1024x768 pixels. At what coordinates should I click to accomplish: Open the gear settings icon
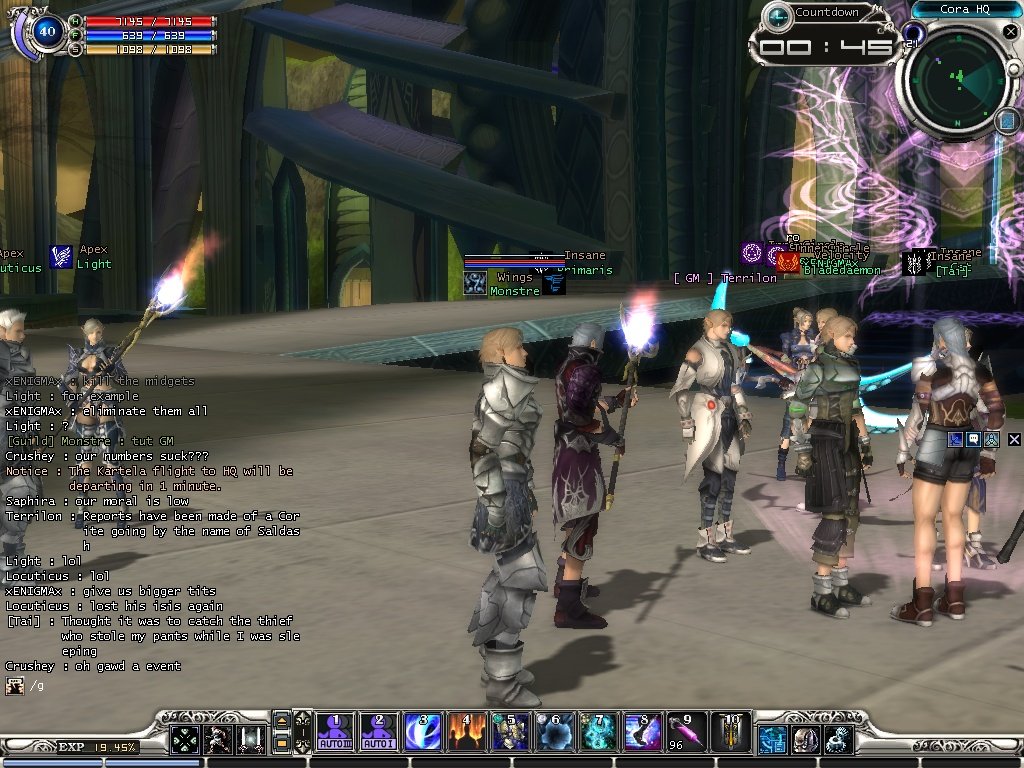838,739
